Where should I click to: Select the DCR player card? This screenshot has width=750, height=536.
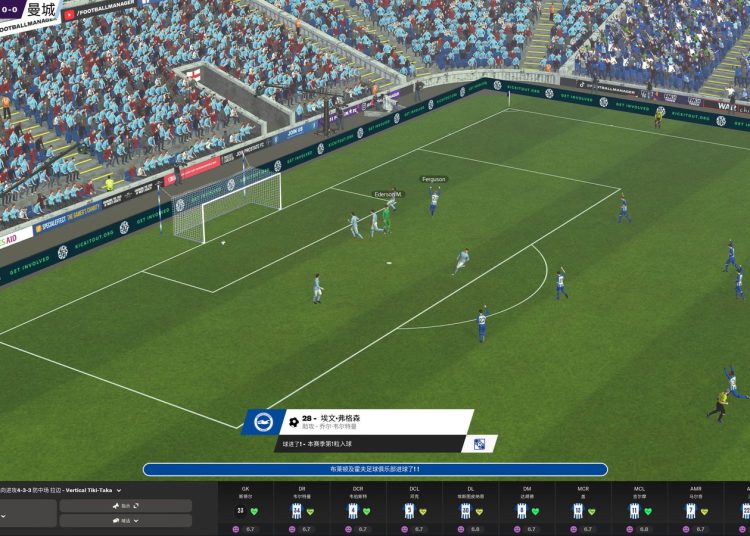358,508
